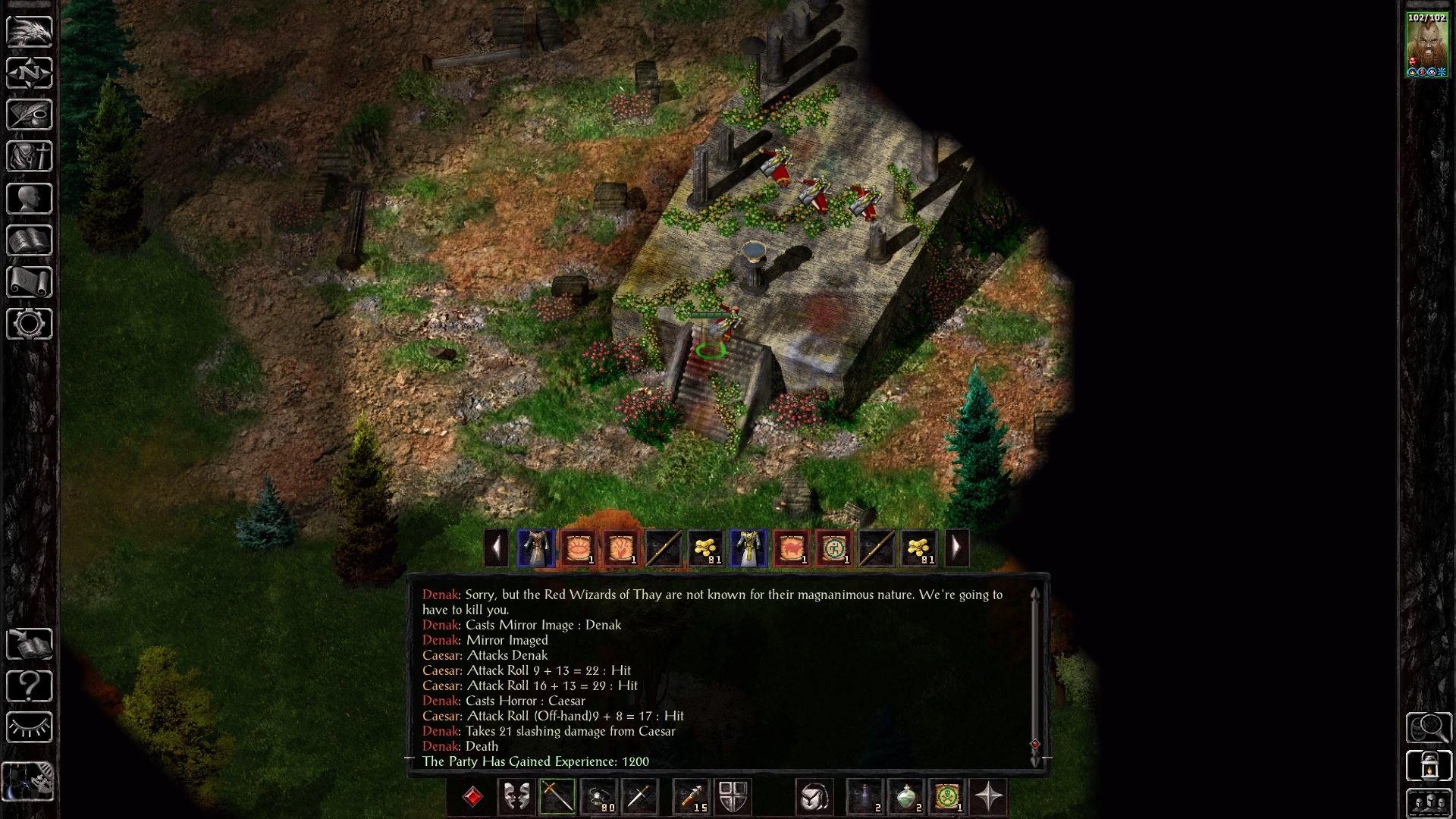
Task: Open the journal quill button
Action: [30, 115]
